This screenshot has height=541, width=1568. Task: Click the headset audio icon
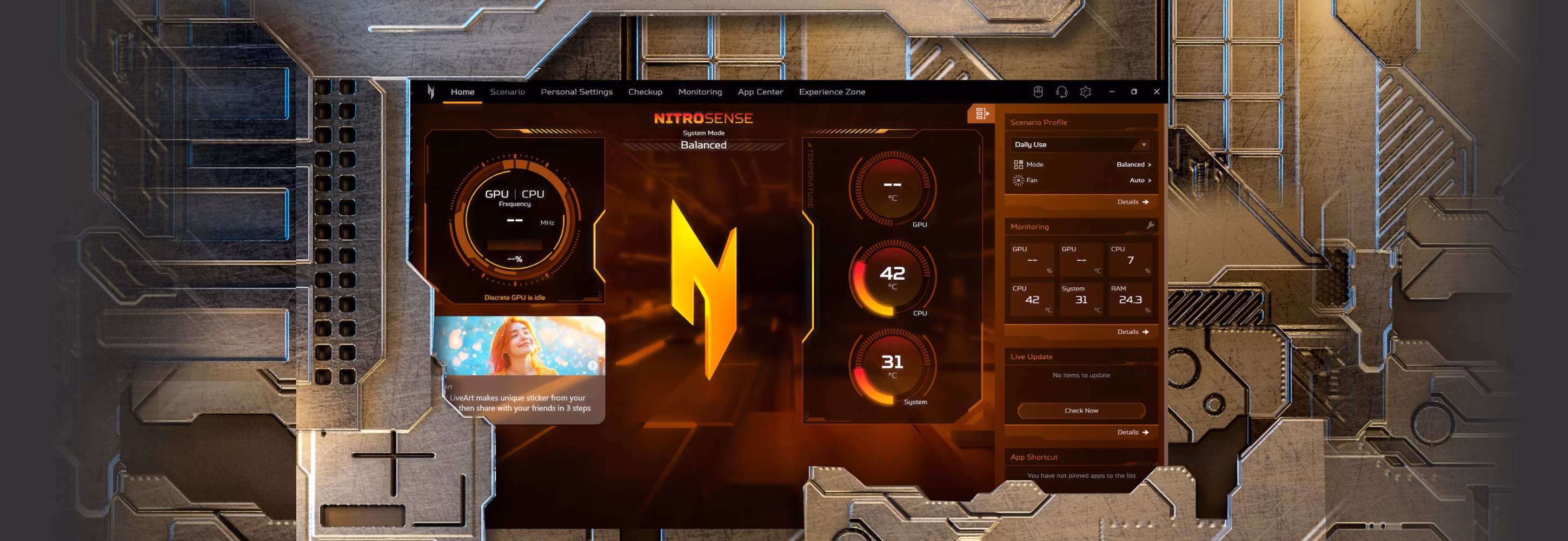(1061, 91)
